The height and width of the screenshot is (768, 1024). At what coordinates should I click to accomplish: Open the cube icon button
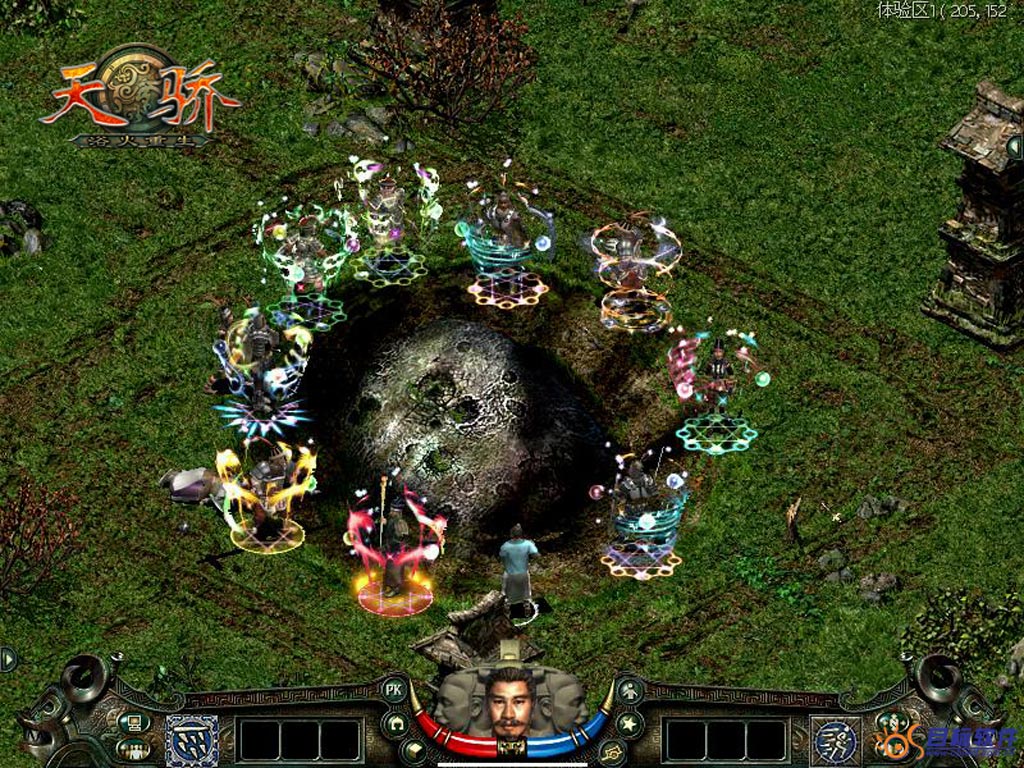[413, 748]
